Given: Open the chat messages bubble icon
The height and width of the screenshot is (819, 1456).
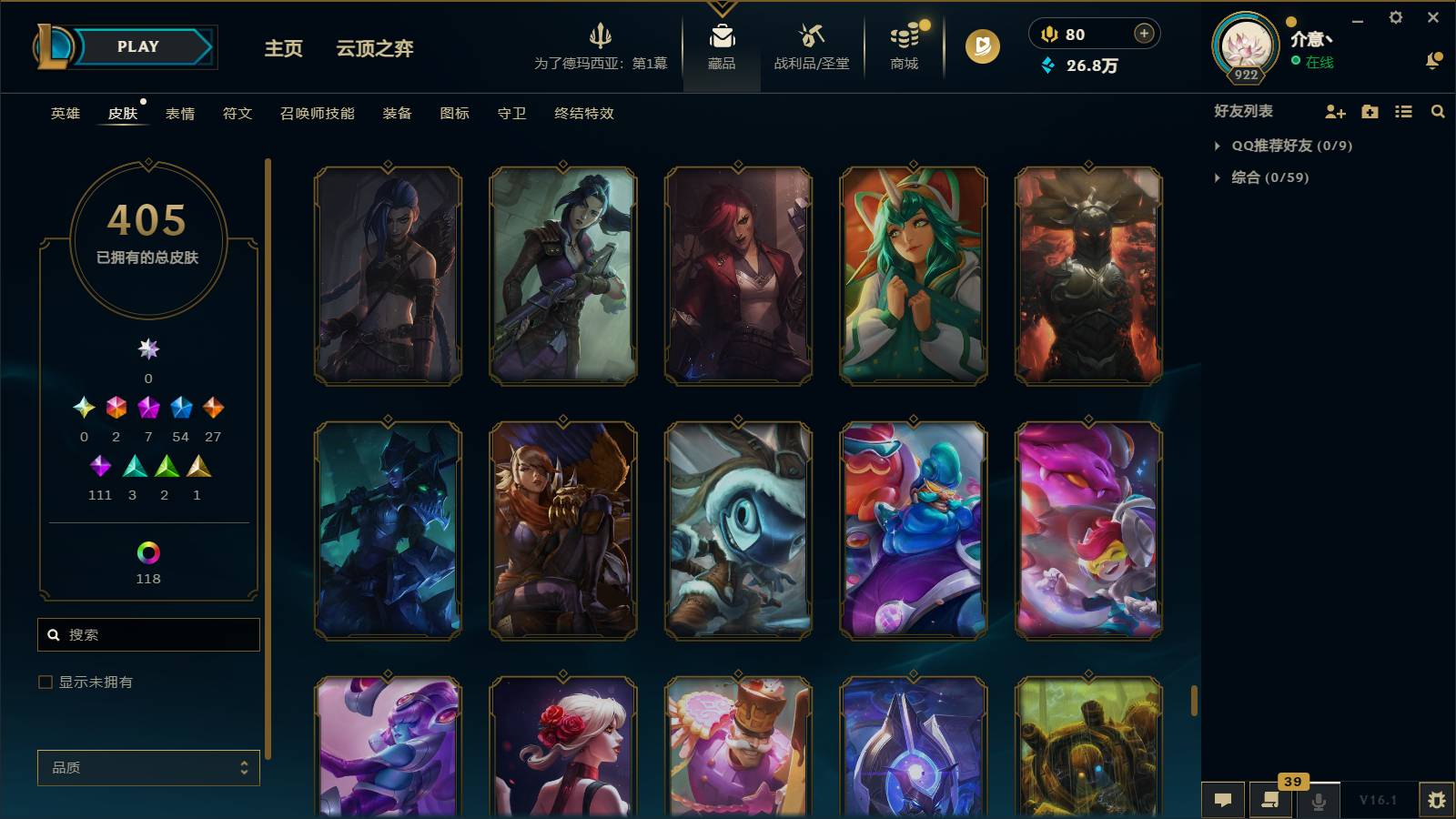Looking at the screenshot, I should 1224,800.
